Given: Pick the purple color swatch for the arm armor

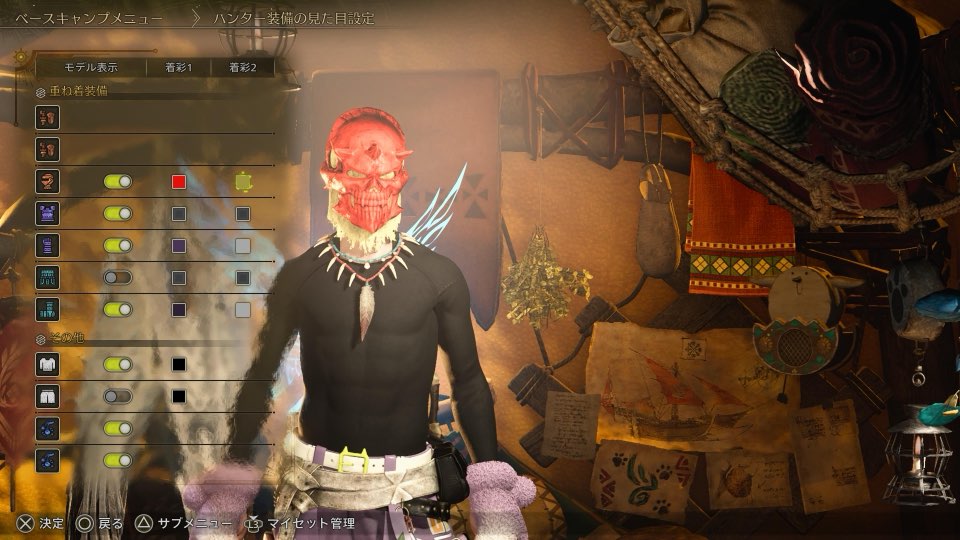Looking at the screenshot, I should click(179, 245).
